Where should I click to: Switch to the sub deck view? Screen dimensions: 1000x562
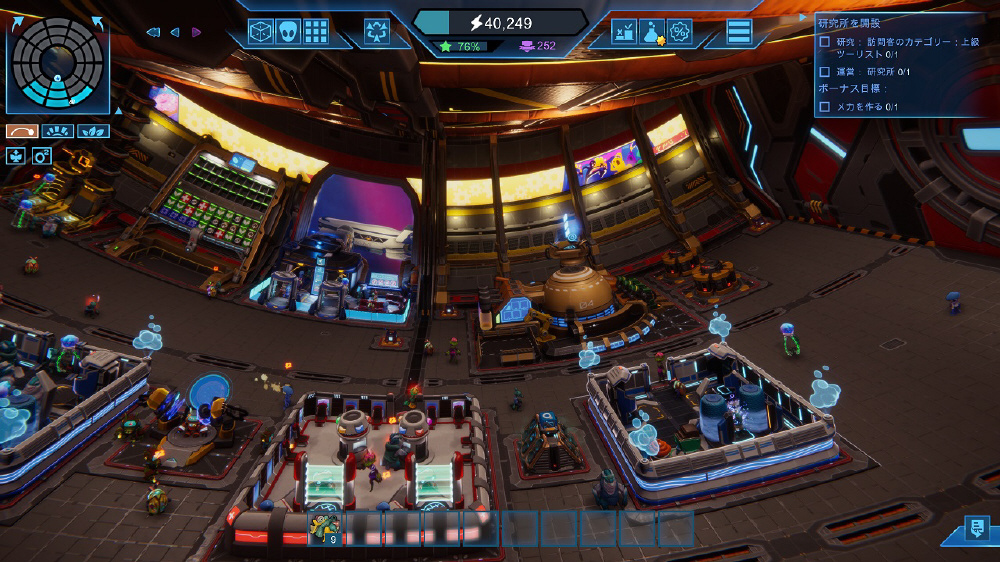pos(22,131)
